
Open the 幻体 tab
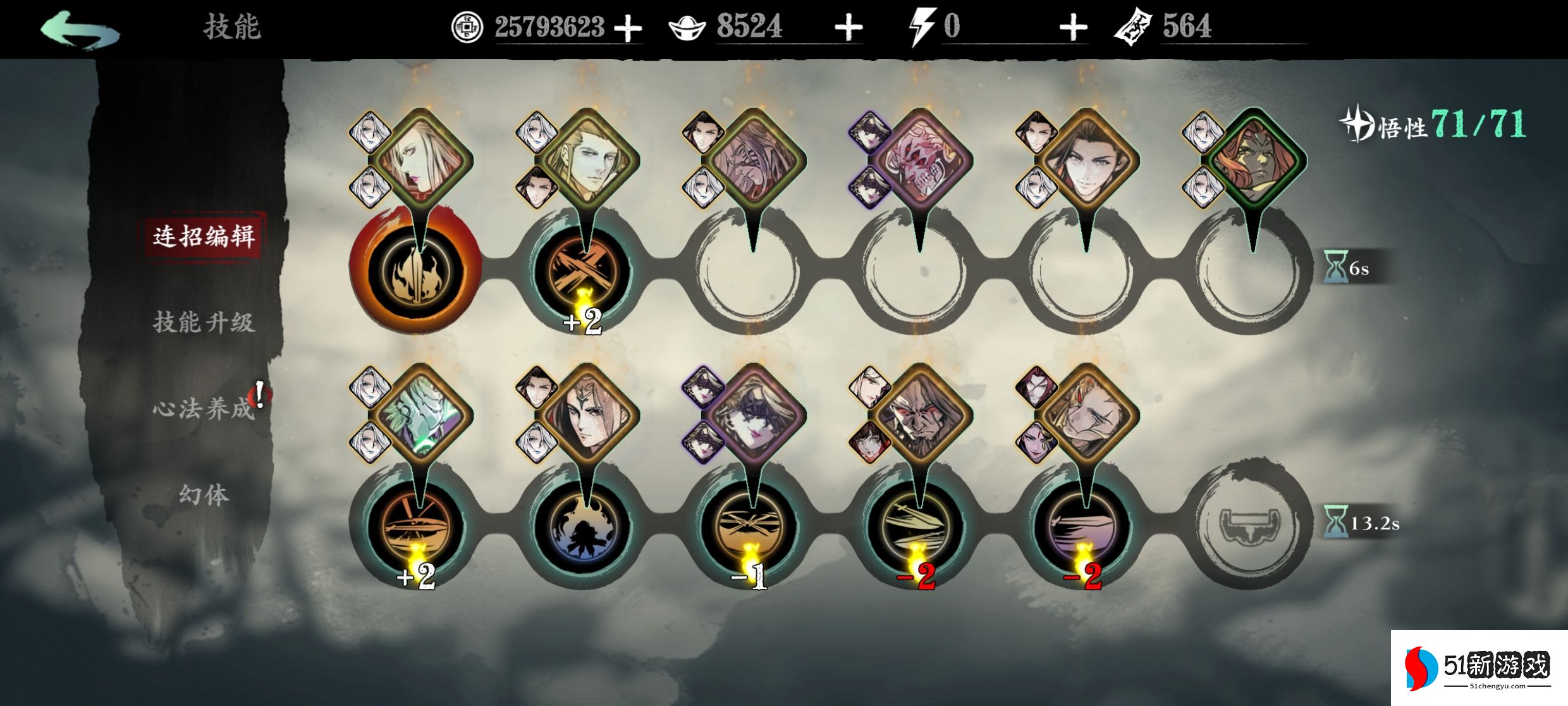pos(204,495)
